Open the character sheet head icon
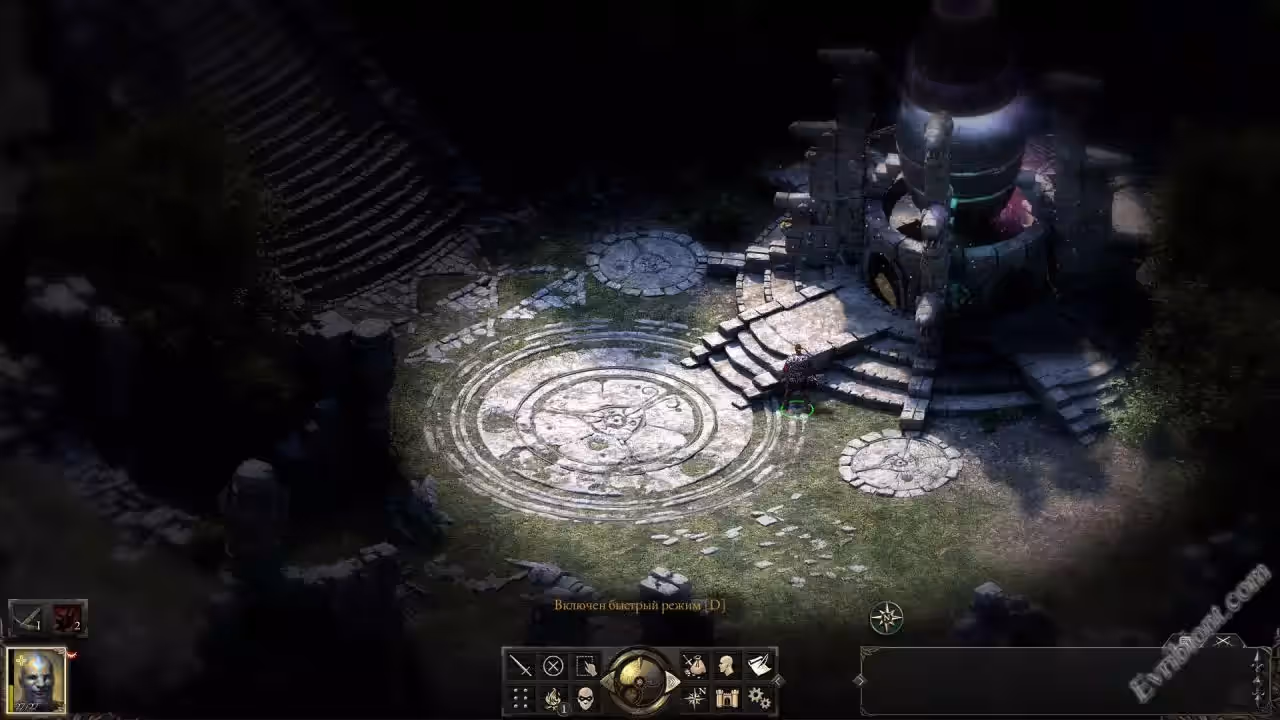This screenshot has height=720, width=1280. click(727, 666)
